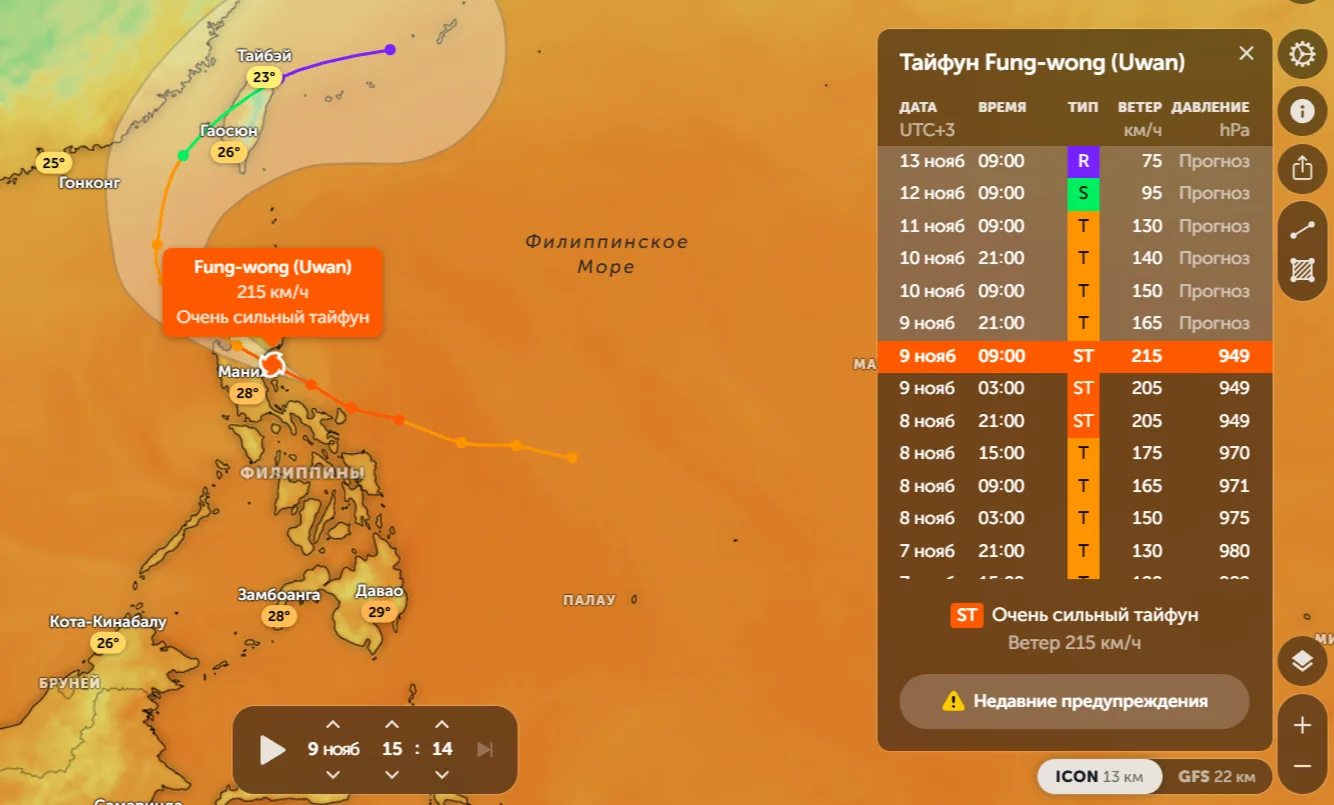The height and width of the screenshot is (805, 1334).
Task: Skip to the end with the next-track button
Action: coord(485,749)
